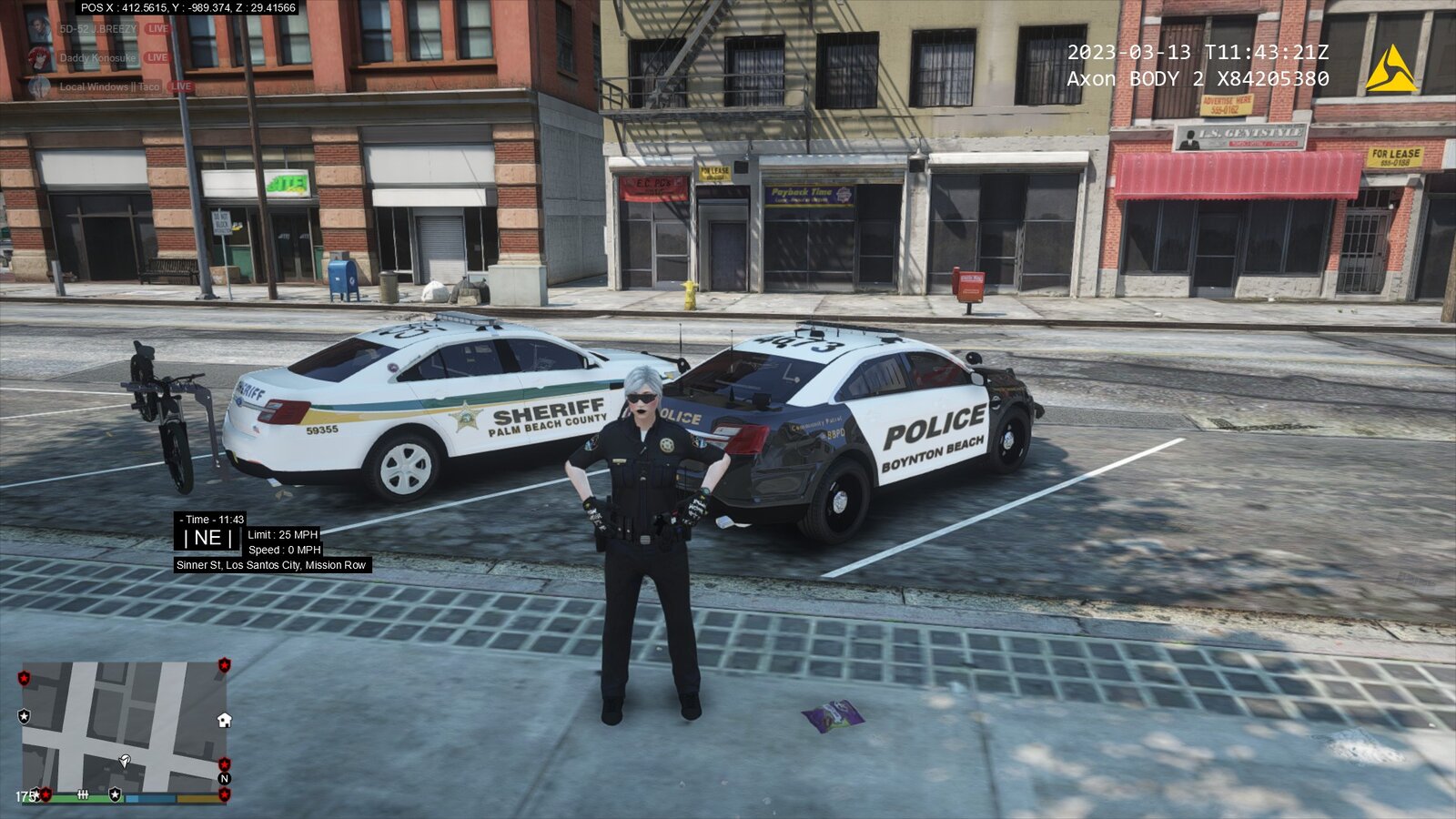The image size is (1456, 819).
Task: Click the yellow Axon logo icon
Action: click(1390, 68)
